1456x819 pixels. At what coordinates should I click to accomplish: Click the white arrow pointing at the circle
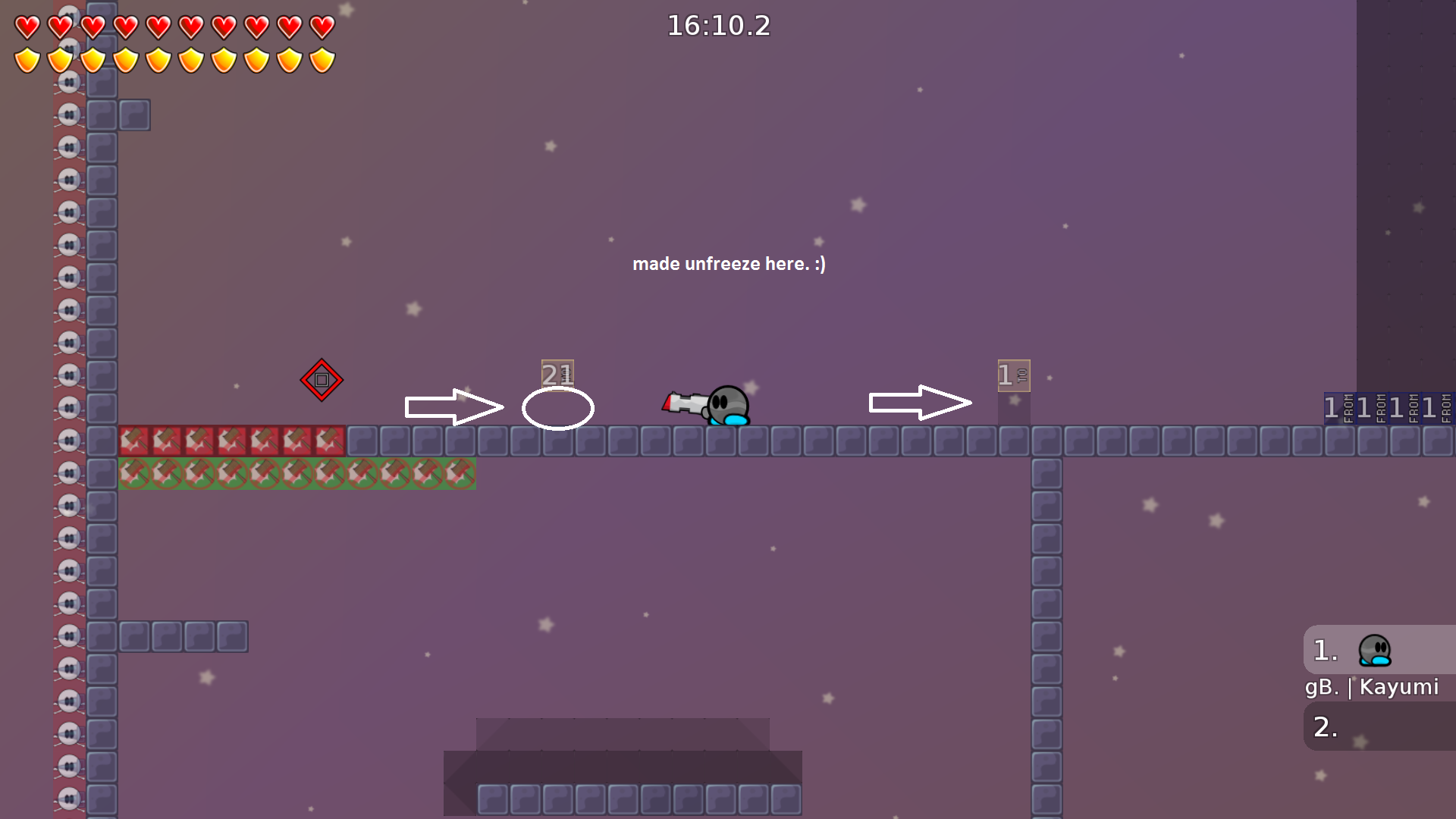click(x=455, y=406)
